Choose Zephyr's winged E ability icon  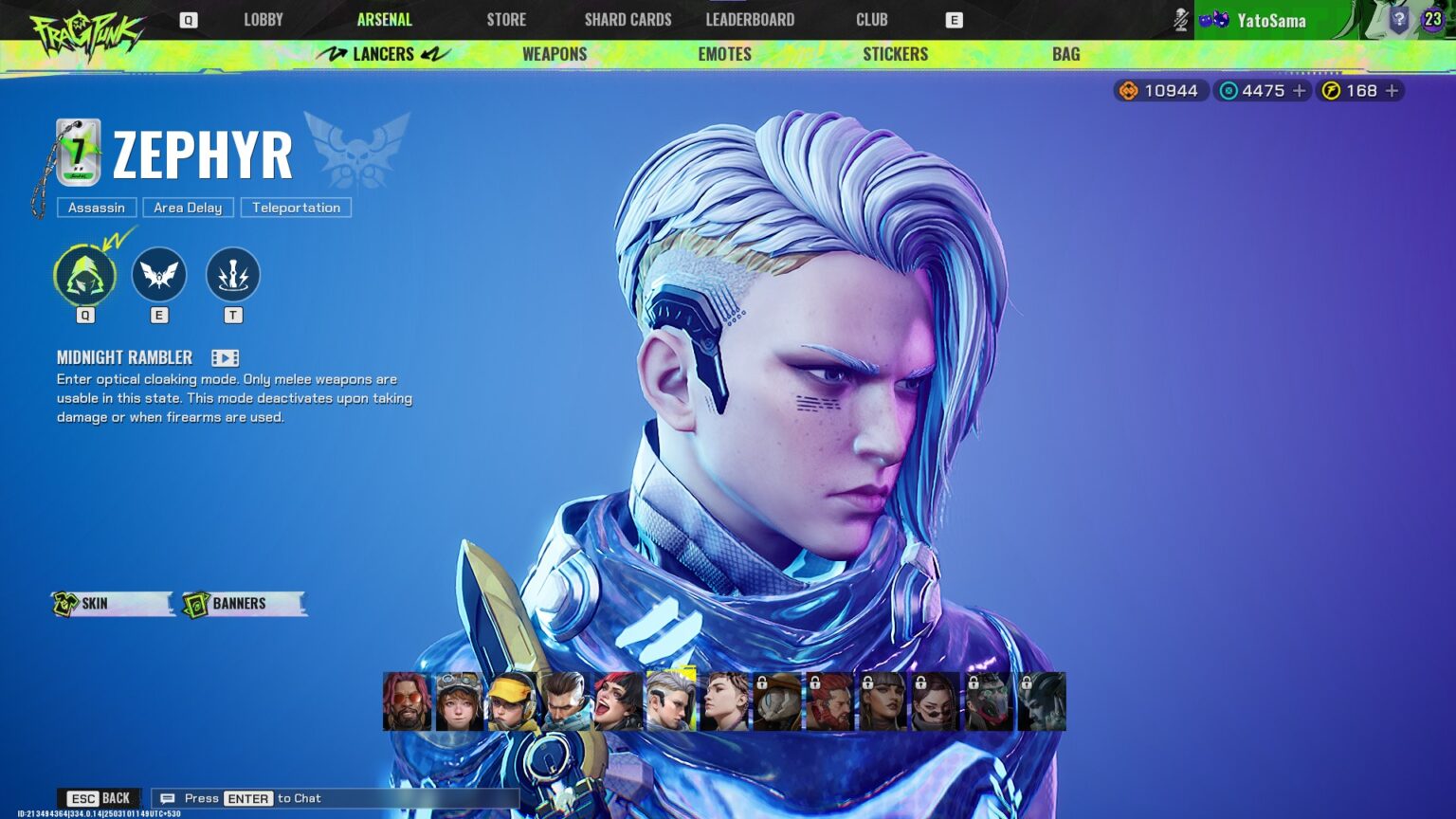158,275
